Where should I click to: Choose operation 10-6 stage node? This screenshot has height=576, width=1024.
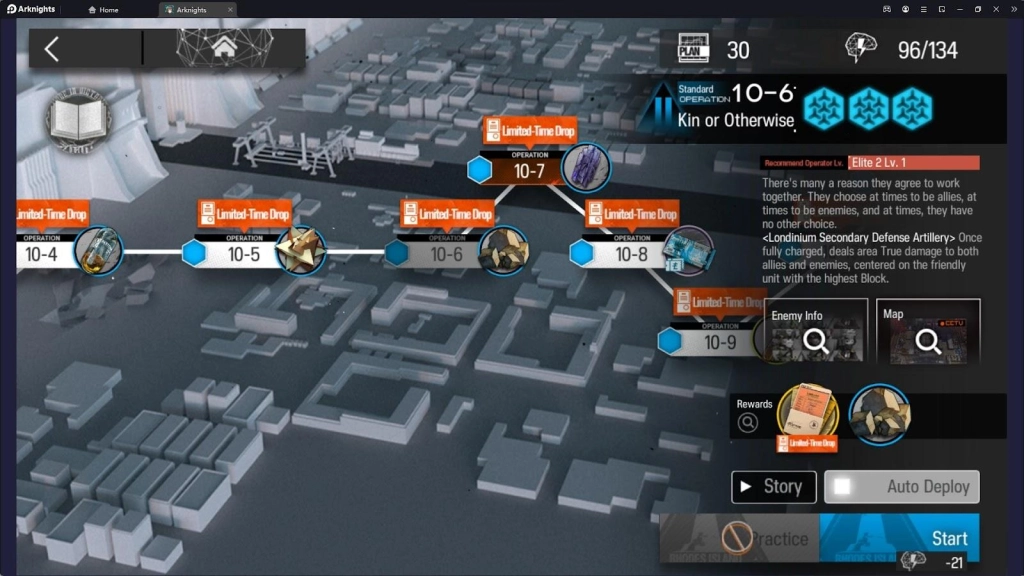pos(446,253)
